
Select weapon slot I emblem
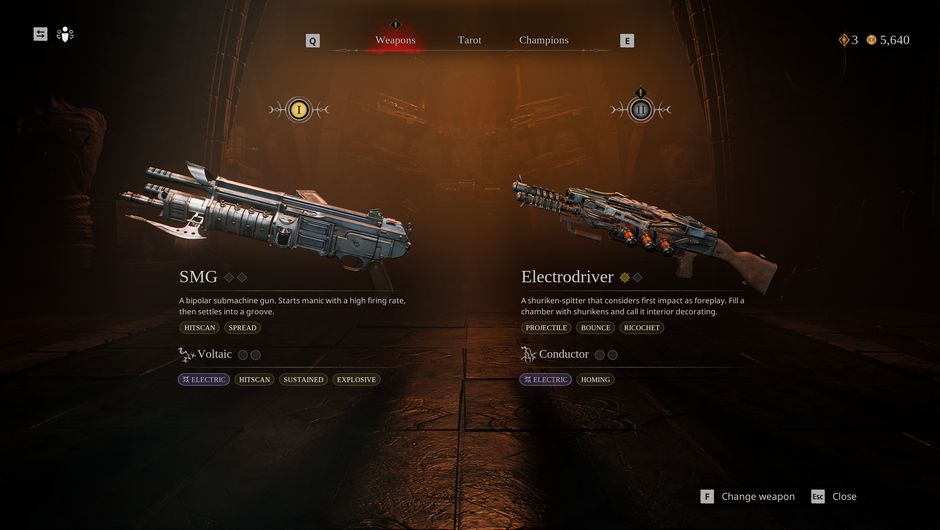(298, 110)
